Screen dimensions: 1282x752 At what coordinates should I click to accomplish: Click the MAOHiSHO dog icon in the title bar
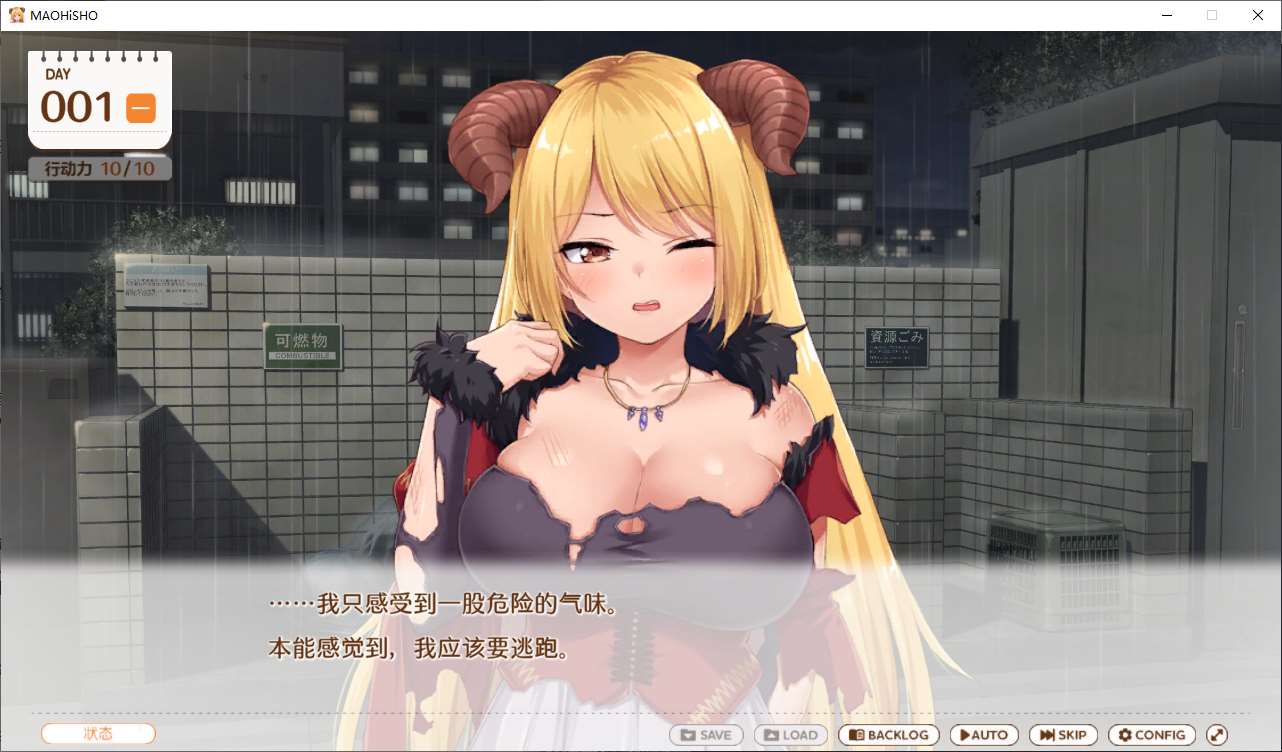pyautogui.click(x=16, y=14)
